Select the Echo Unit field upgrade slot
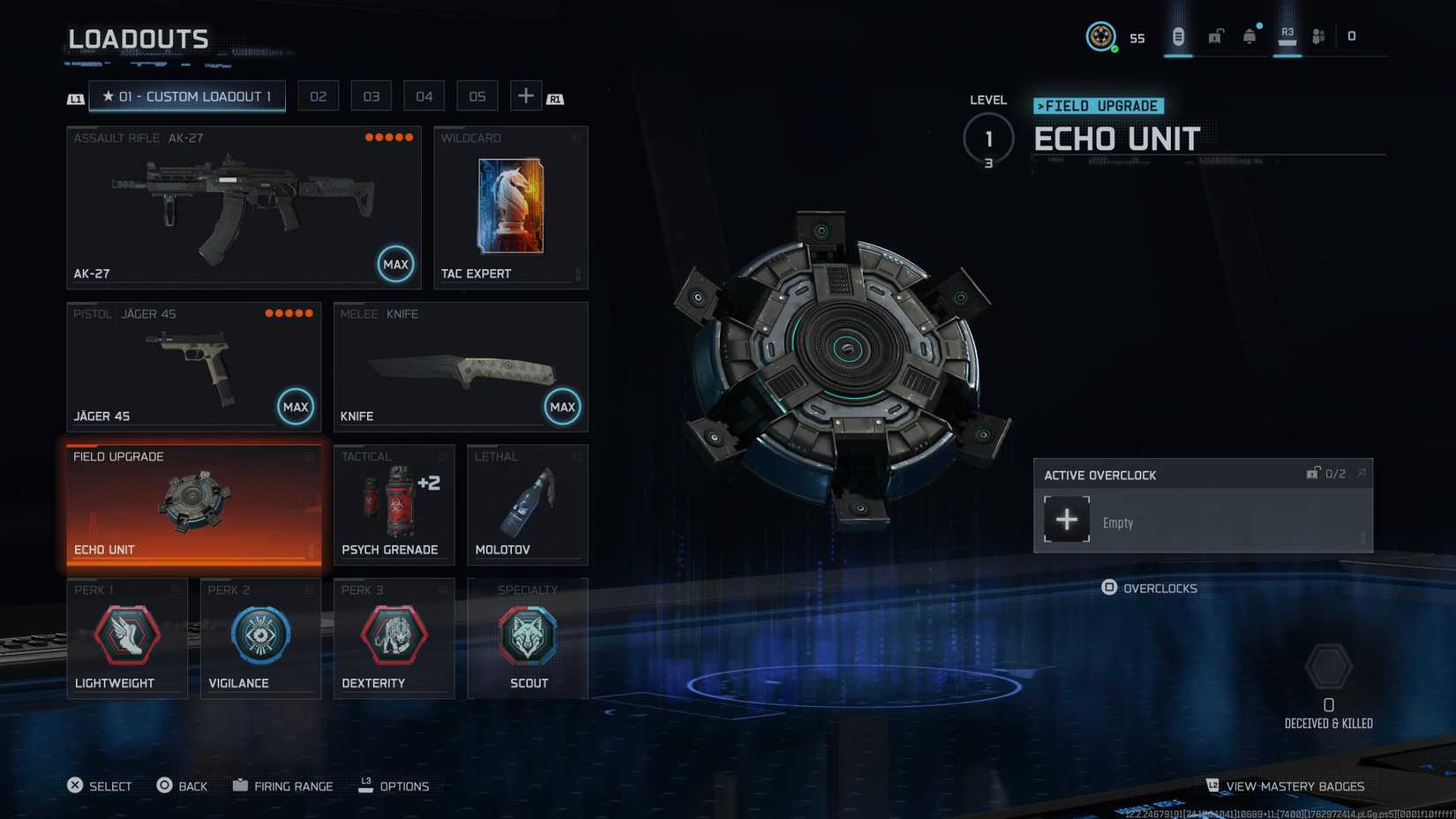 coord(194,505)
